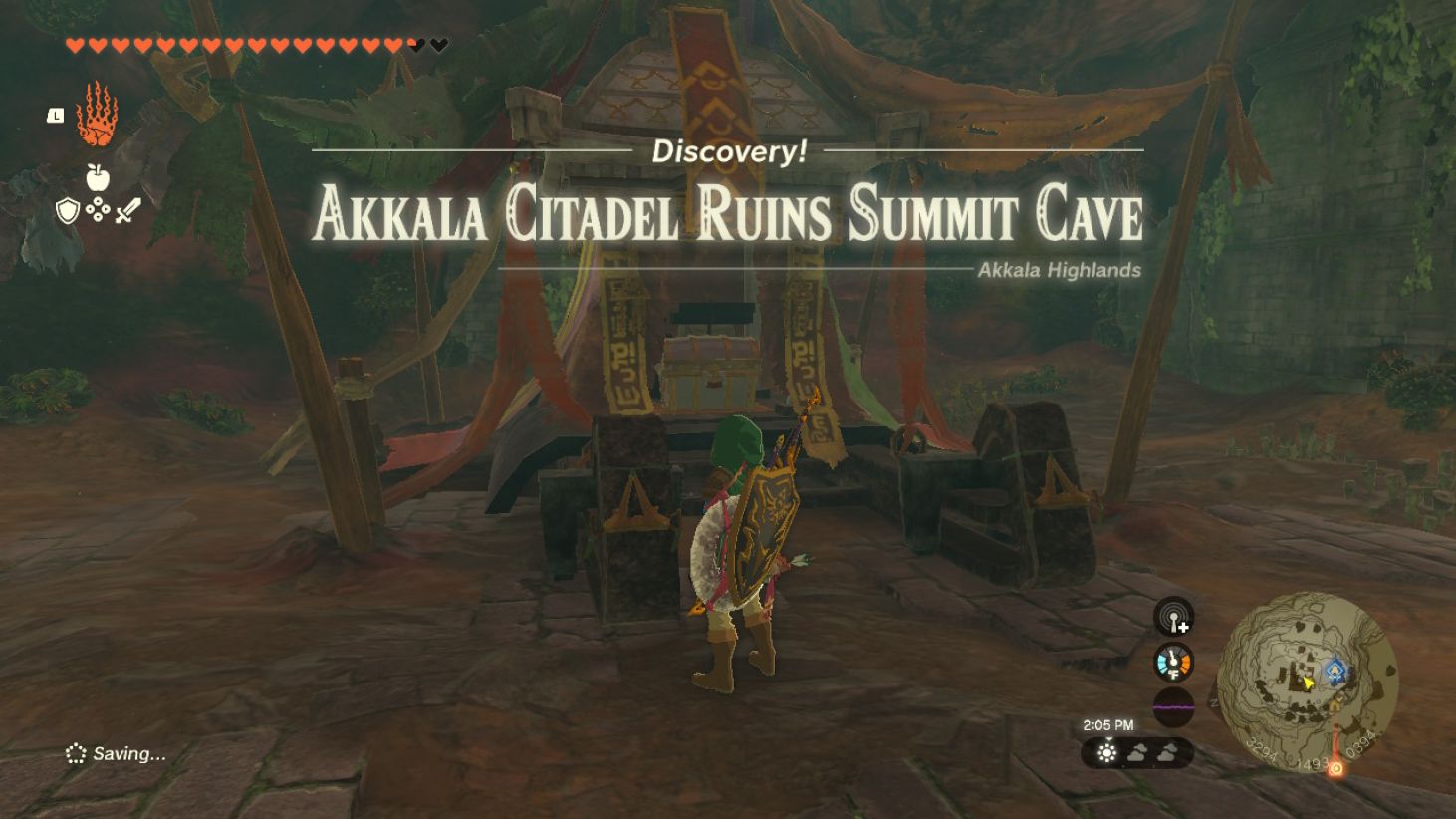1456x819 pixels.
Task: Click the sword weapon icon
Action: click(127, 211)
